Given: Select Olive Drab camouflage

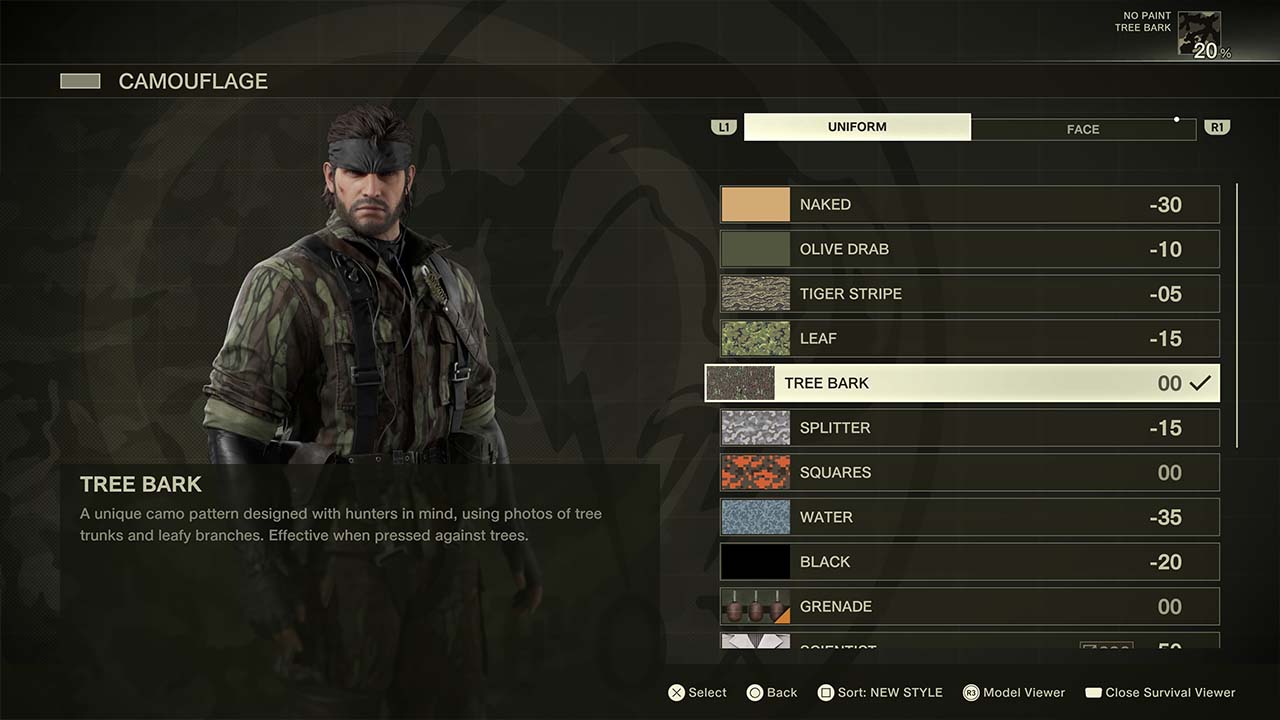Looking at the screenshot, I should point(969,249).
